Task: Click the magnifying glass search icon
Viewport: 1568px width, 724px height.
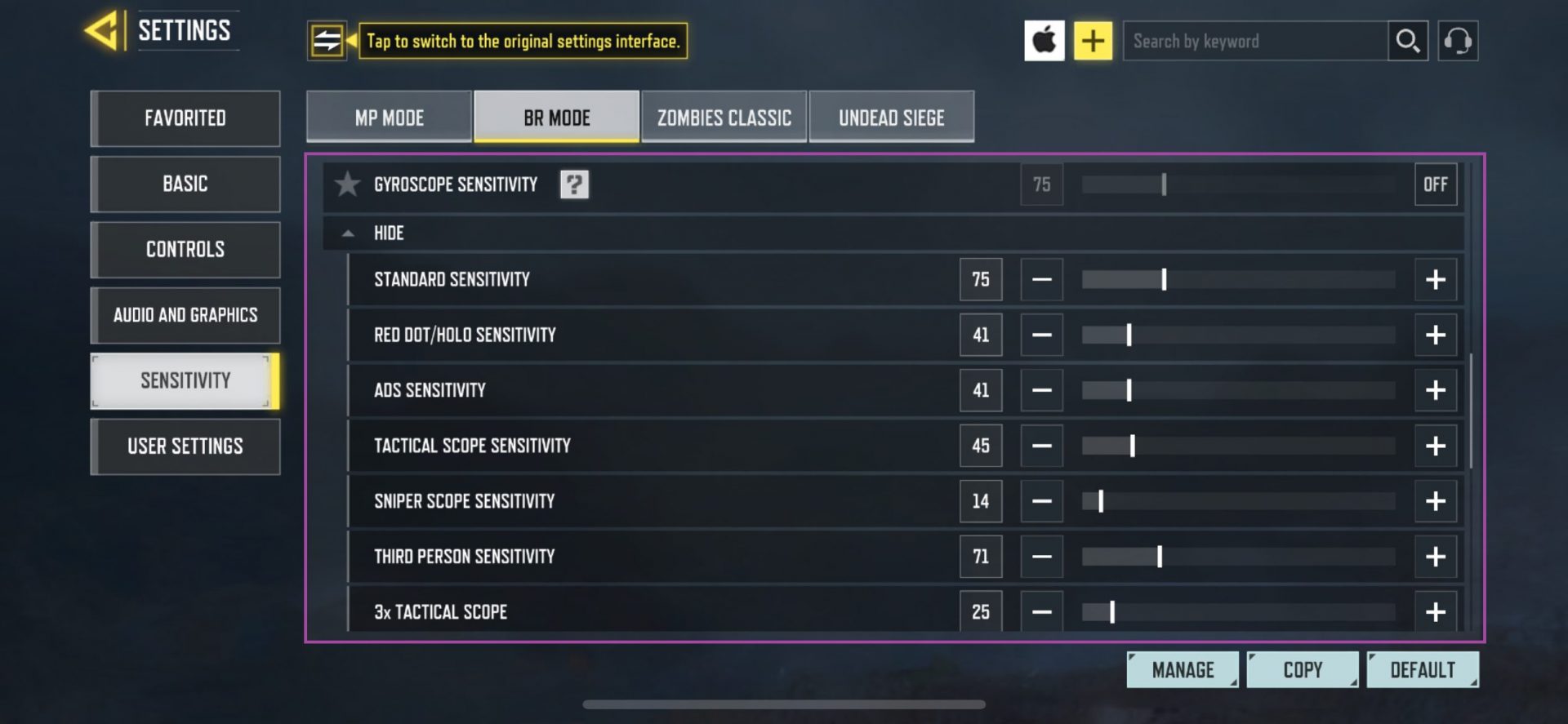Action: 1407,40
